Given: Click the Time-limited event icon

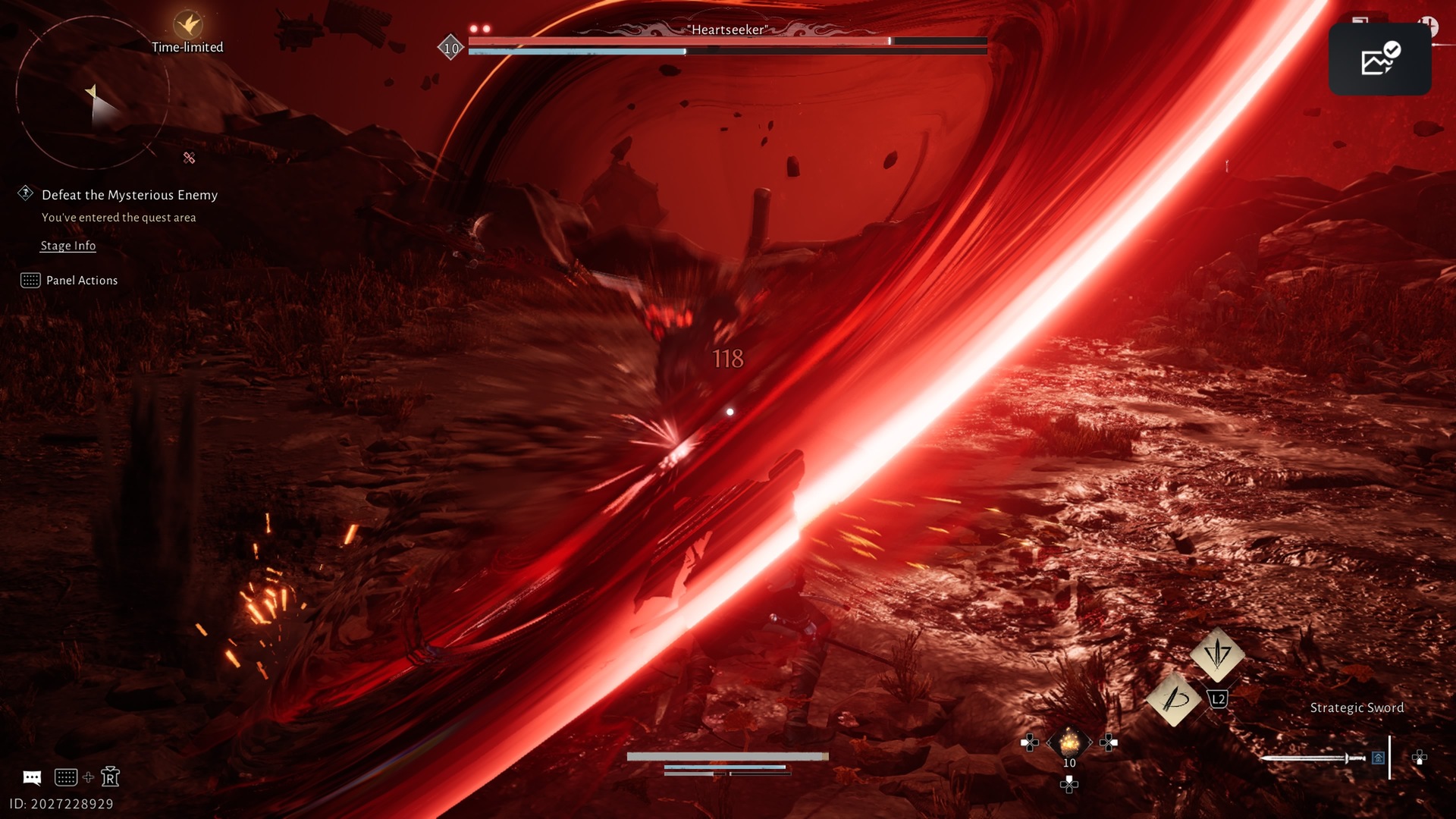Looking at the screenshot, I should (x=187, y=25).
